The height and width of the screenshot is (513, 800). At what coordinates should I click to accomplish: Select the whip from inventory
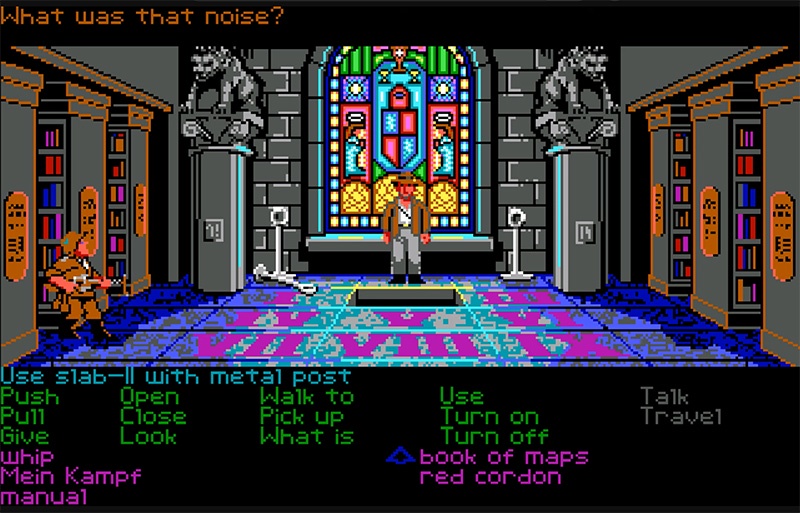click(27, 457)
